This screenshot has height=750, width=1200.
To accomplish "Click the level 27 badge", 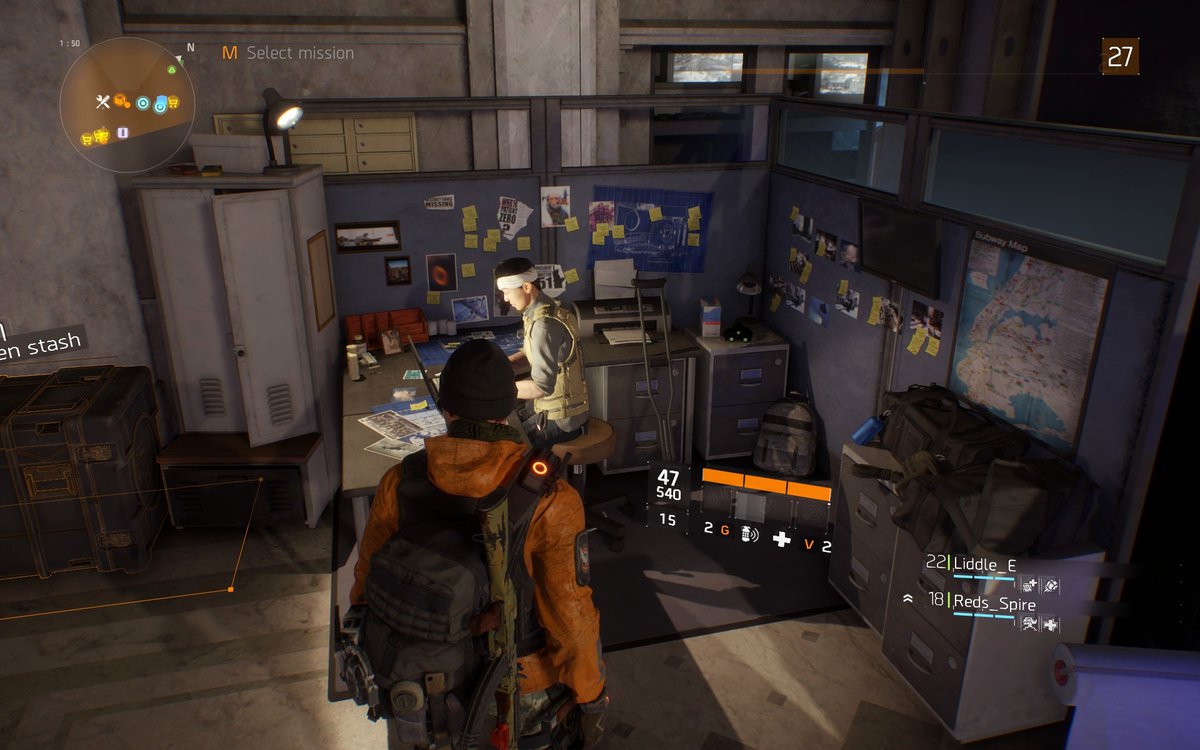I will coord(1120,57).
